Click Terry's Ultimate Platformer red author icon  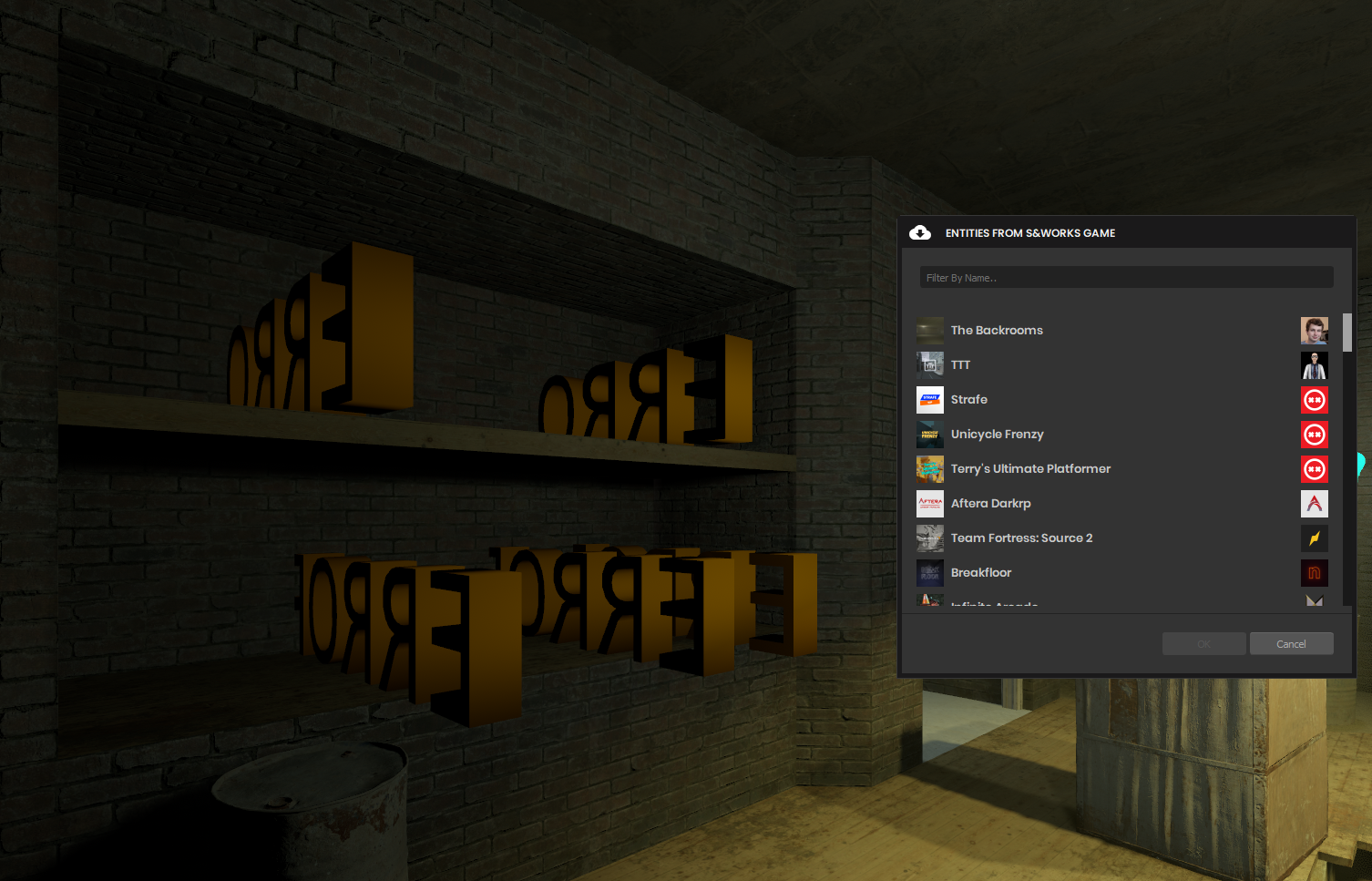1314,468
